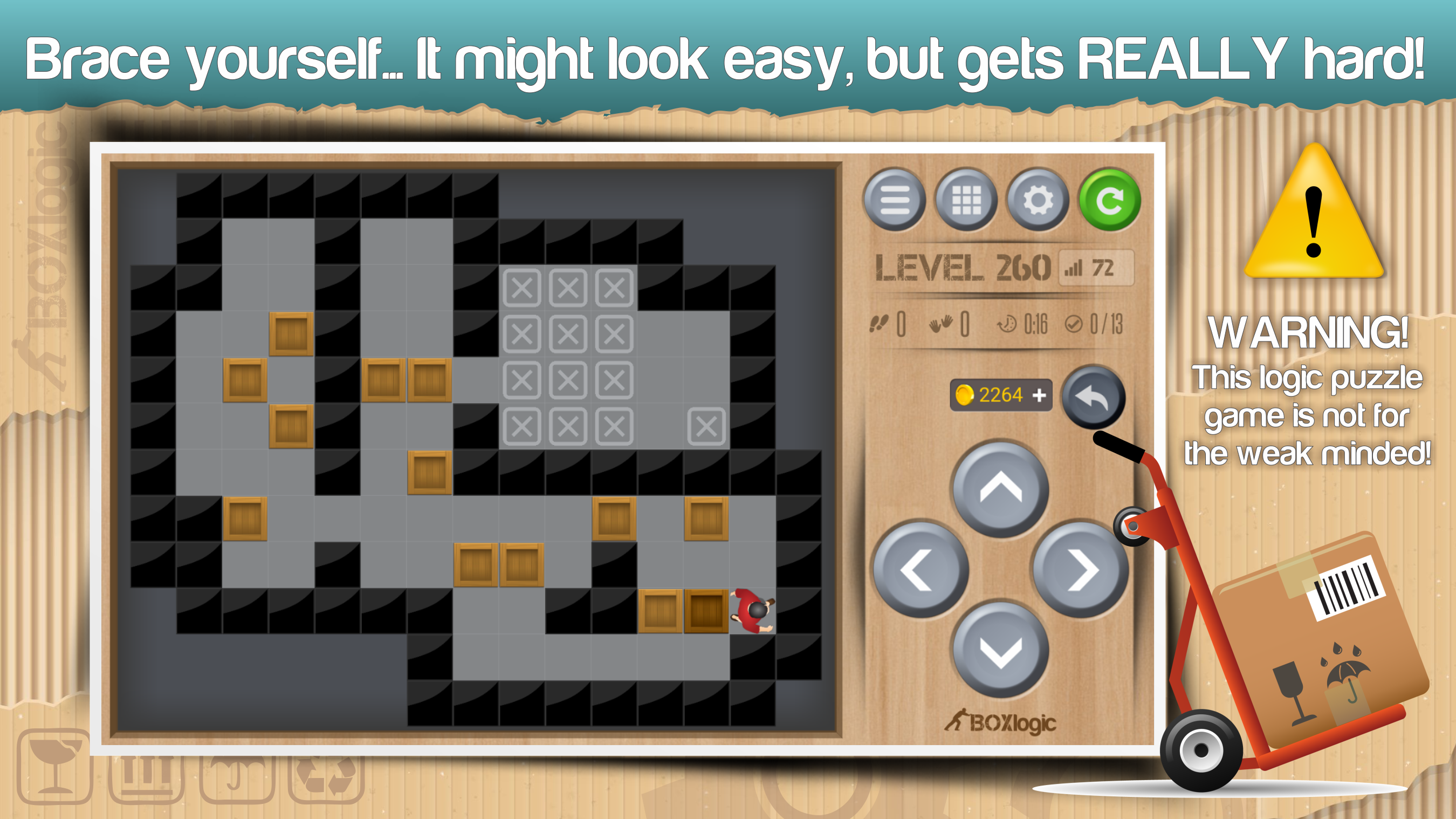Undo the last move

pyautogui.click(x=1093, y=398)
